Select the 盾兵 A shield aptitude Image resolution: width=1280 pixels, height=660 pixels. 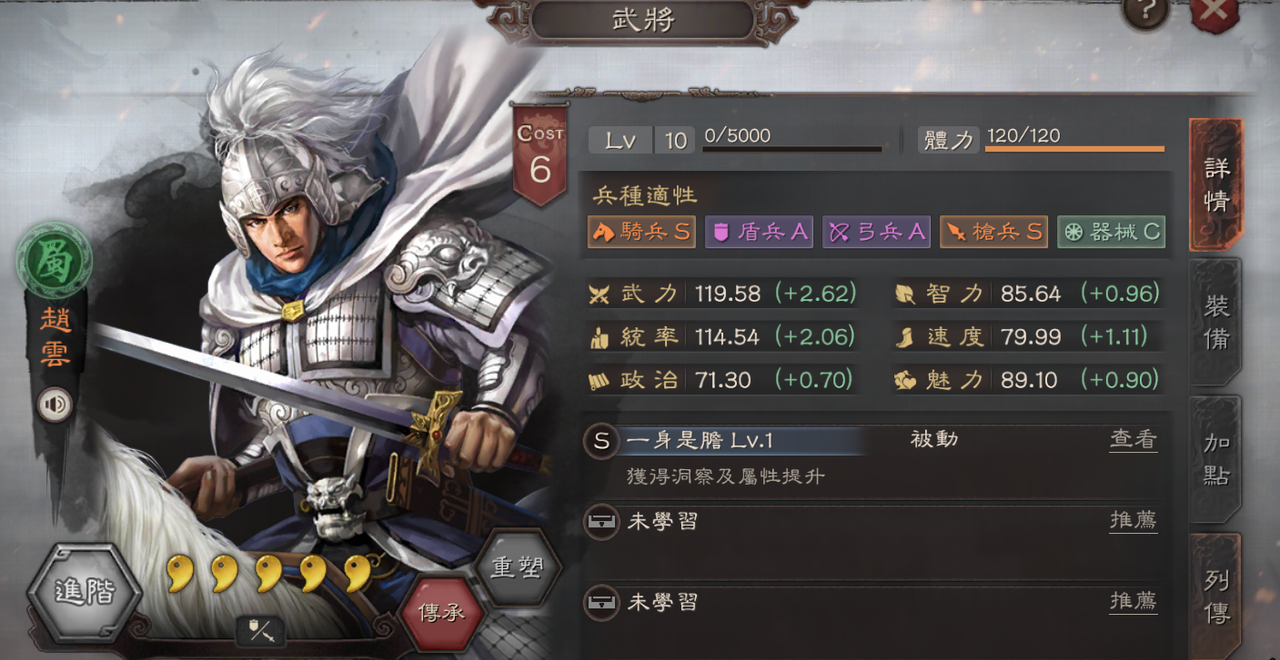(x=759, y=232)
